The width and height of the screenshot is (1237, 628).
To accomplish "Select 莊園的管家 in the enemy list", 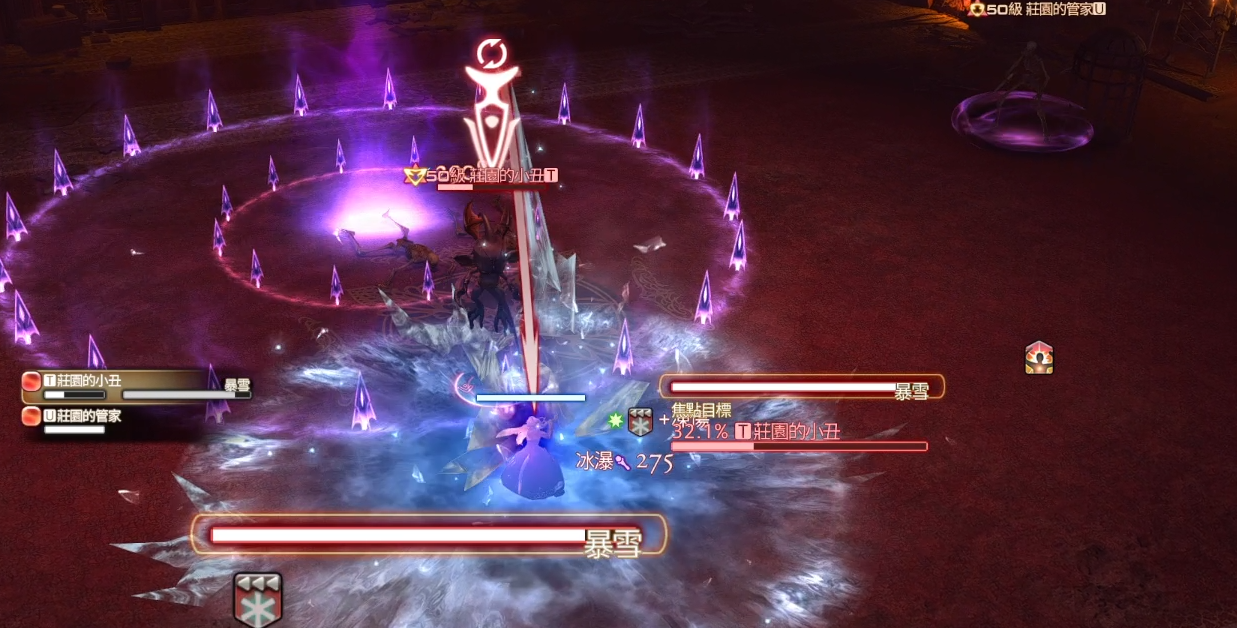I will 88,416.
